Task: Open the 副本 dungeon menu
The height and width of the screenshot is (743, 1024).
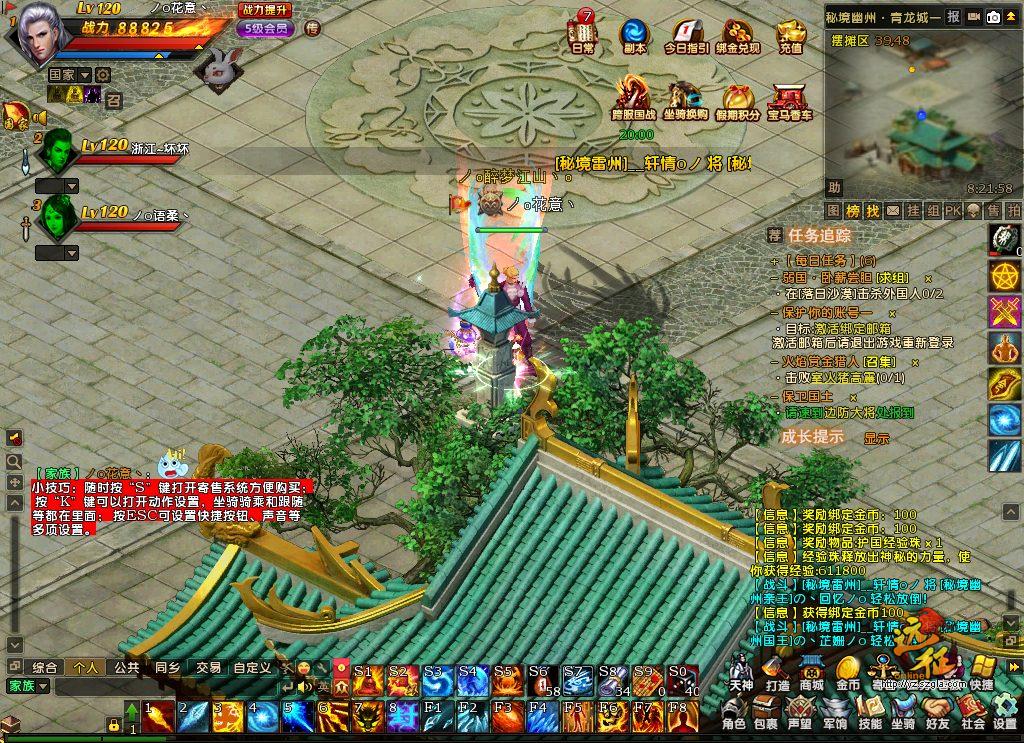Action: pos(633,33)
